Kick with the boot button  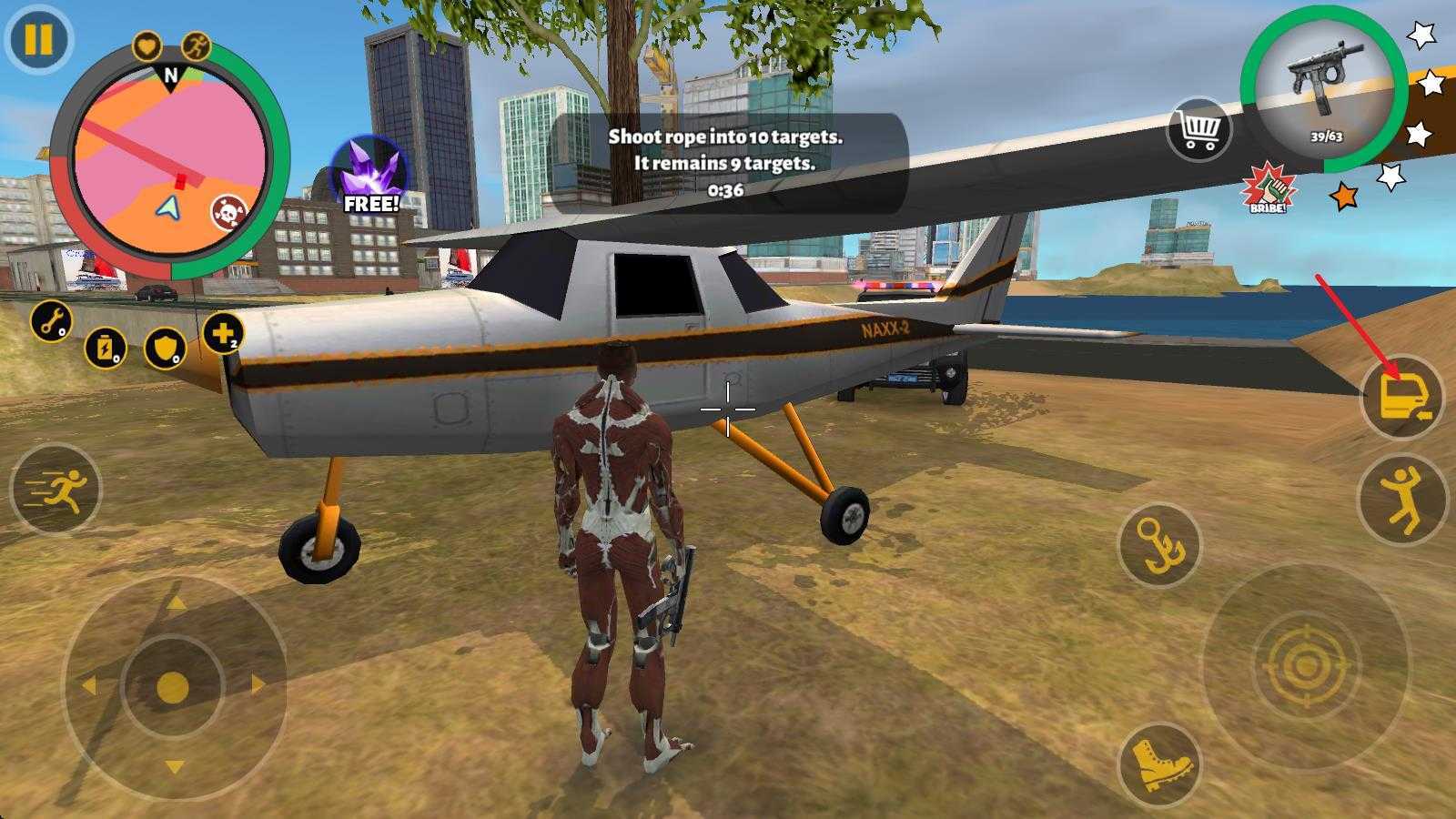click(1158, 765)
